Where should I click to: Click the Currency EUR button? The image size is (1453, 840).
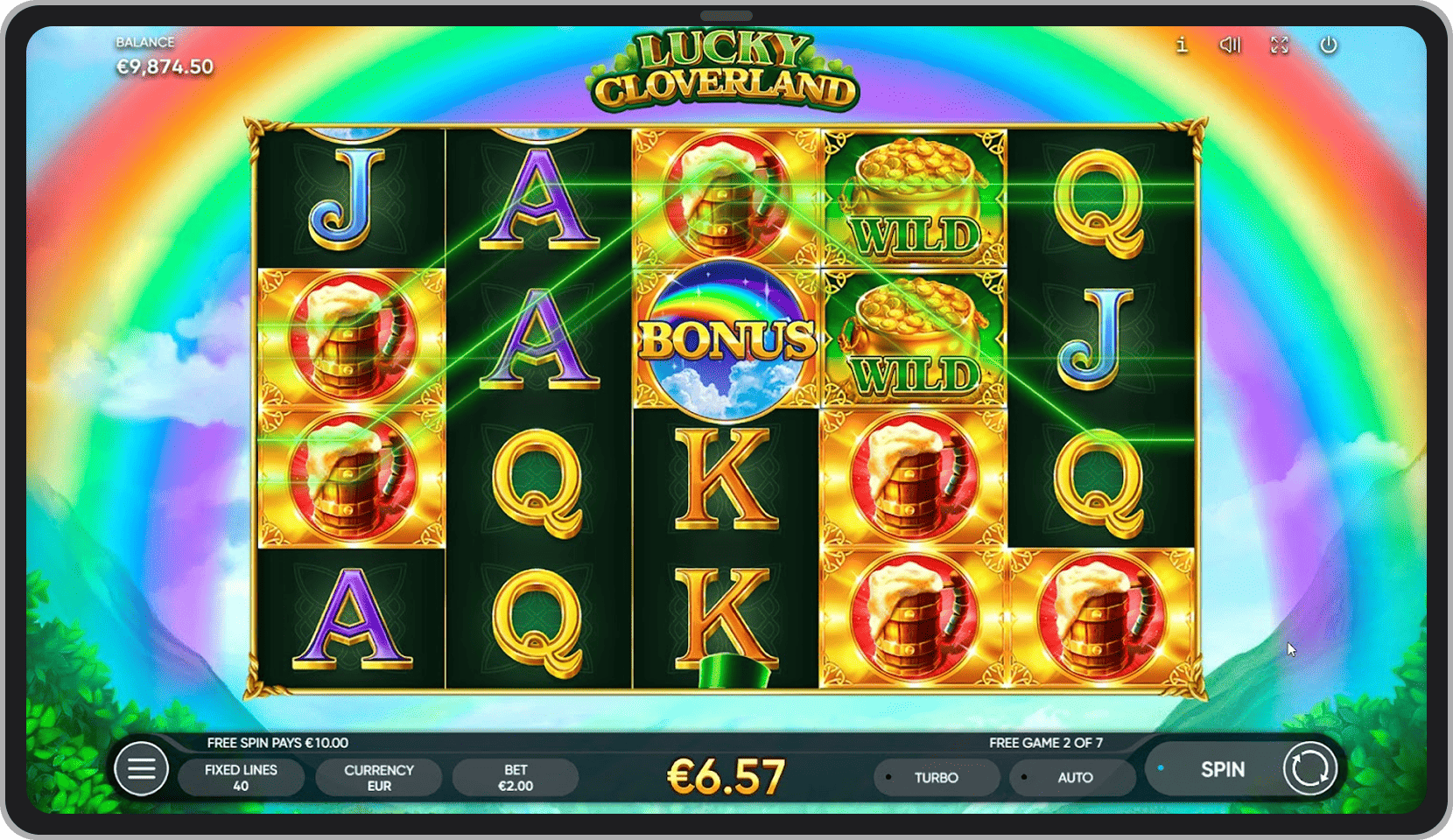click(x=378, y=777)
